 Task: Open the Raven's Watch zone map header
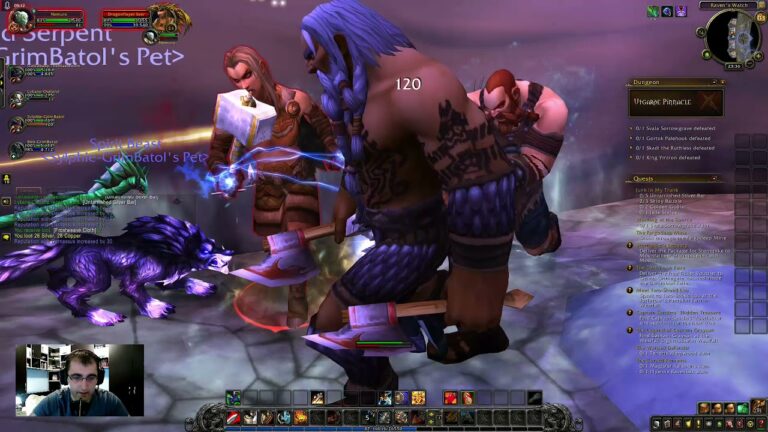click(729, 4)
